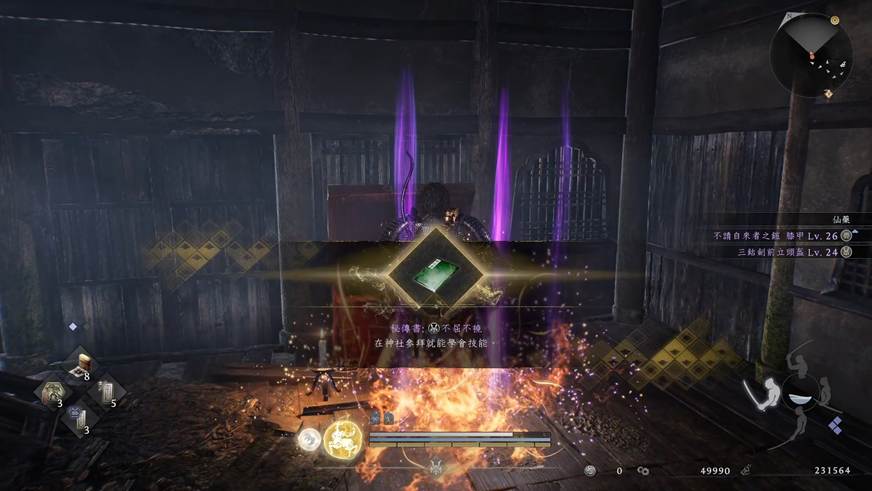Click the white swirl orb icon
Image resolution: width=872 pixels, height=491 pixels.
click(308, 437)
